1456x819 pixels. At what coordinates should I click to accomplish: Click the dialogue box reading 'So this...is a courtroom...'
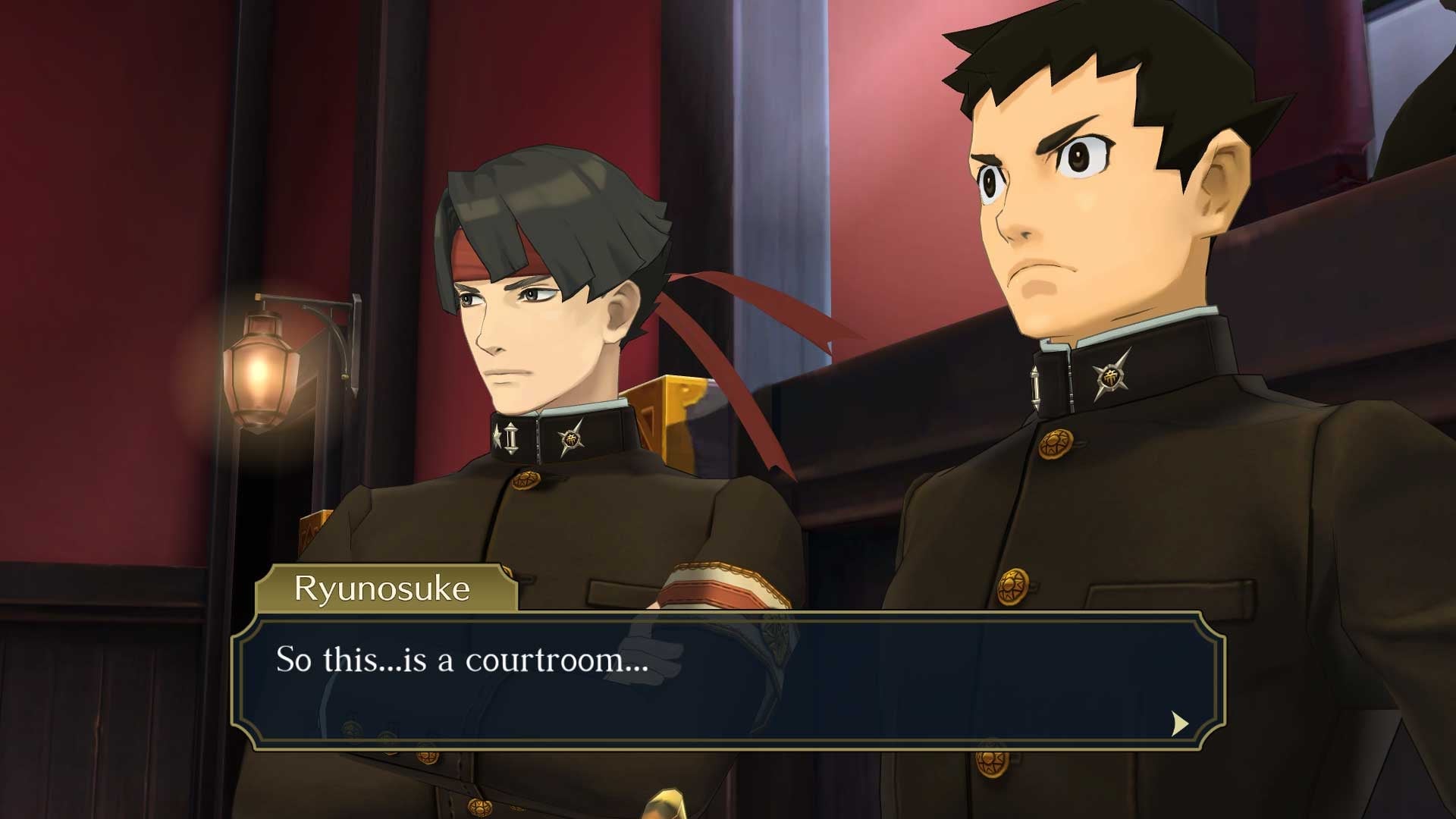(728, 679)
